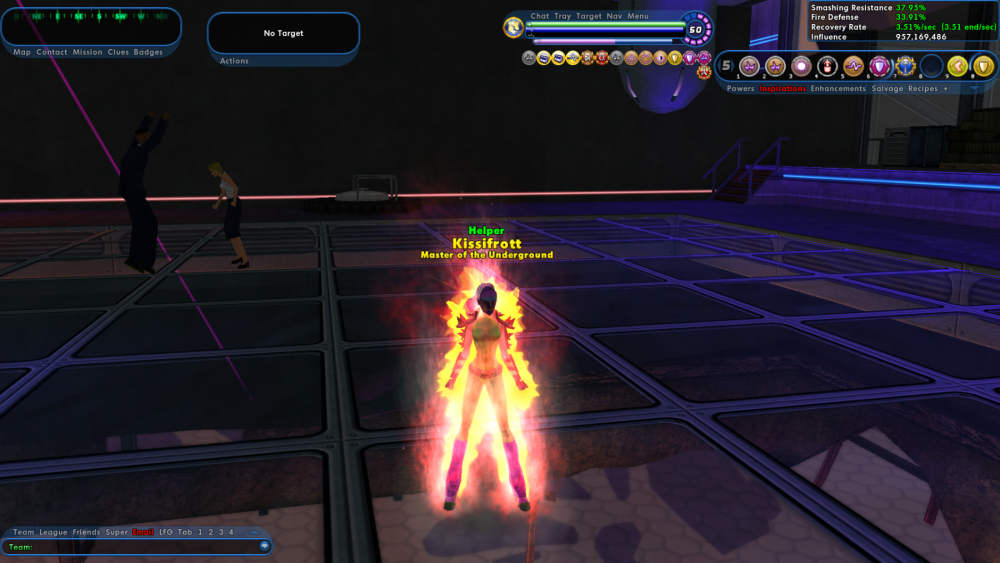
Task: Open the Powers list
Action: pos(740,89)
